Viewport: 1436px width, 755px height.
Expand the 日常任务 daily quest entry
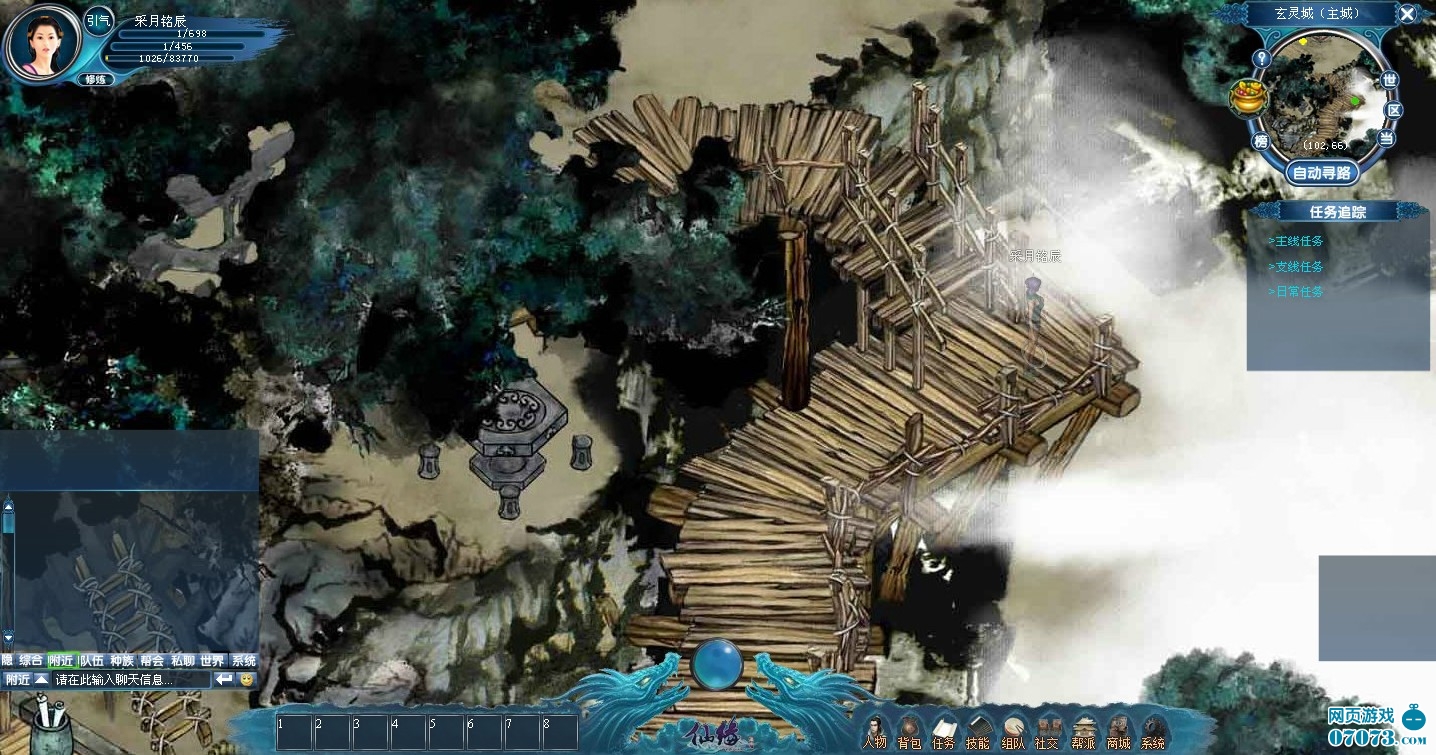click(1296, 292)
